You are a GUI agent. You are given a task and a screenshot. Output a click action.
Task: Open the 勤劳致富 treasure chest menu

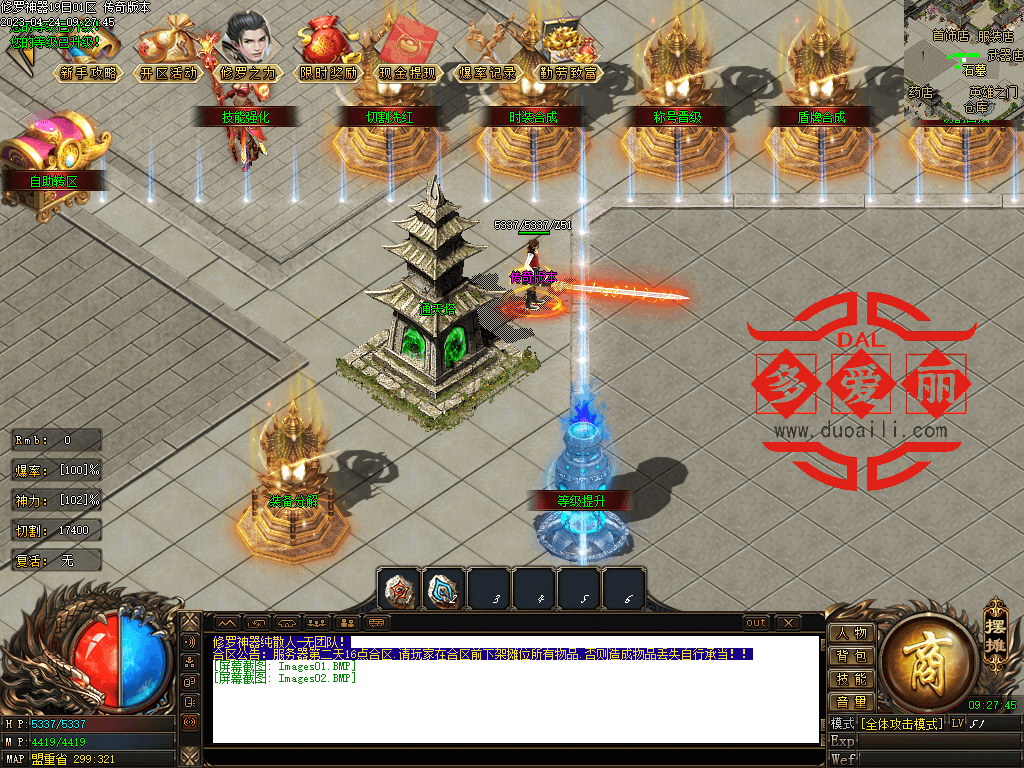[567, 72]
